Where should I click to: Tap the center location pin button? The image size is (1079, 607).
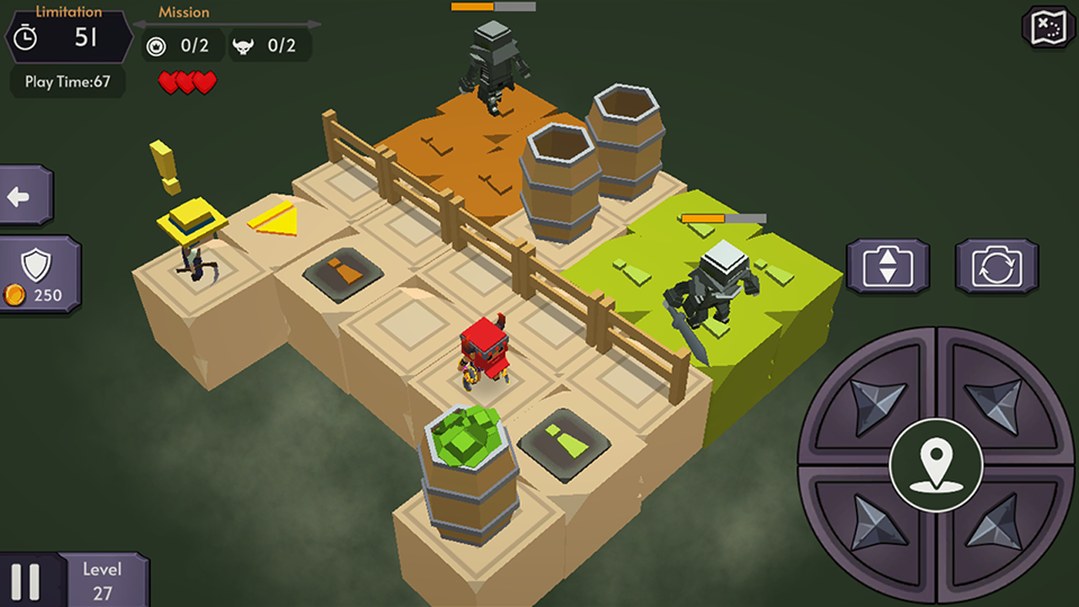pyautogui.click(x=936, y=464)
